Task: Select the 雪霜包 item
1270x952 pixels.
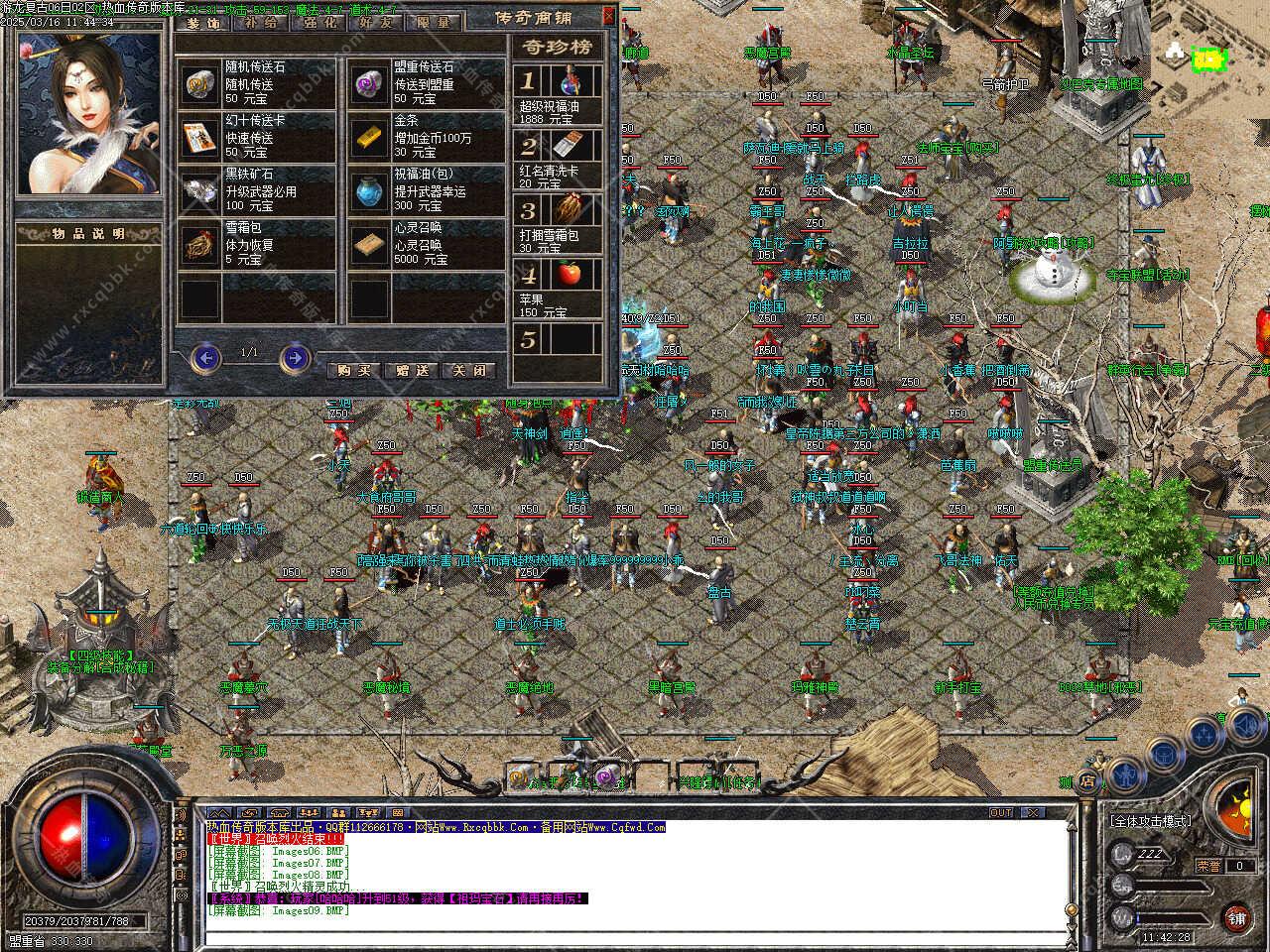Action: coord(201,244)
